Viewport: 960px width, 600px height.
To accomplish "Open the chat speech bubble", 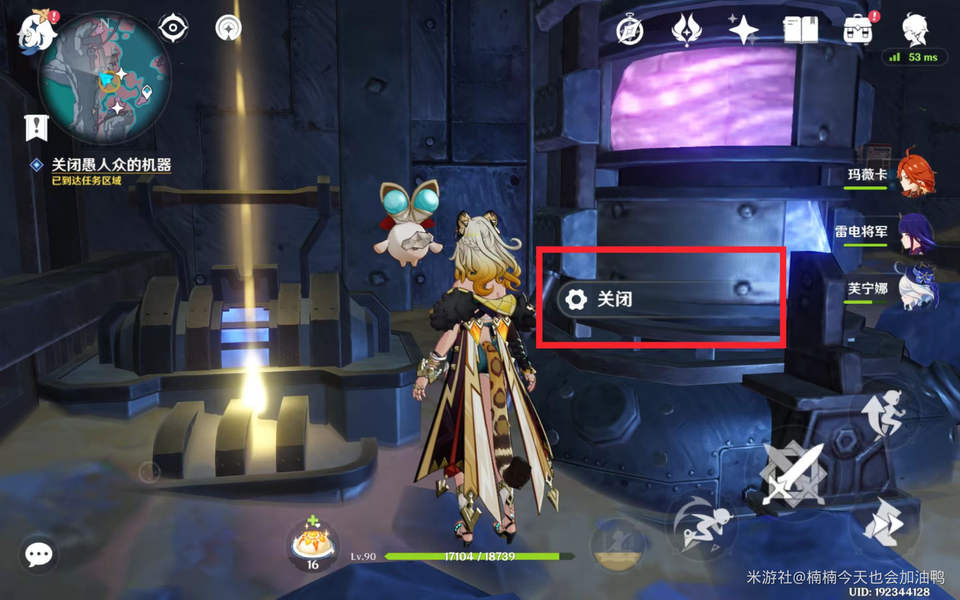I will click(x=39, y=553).
